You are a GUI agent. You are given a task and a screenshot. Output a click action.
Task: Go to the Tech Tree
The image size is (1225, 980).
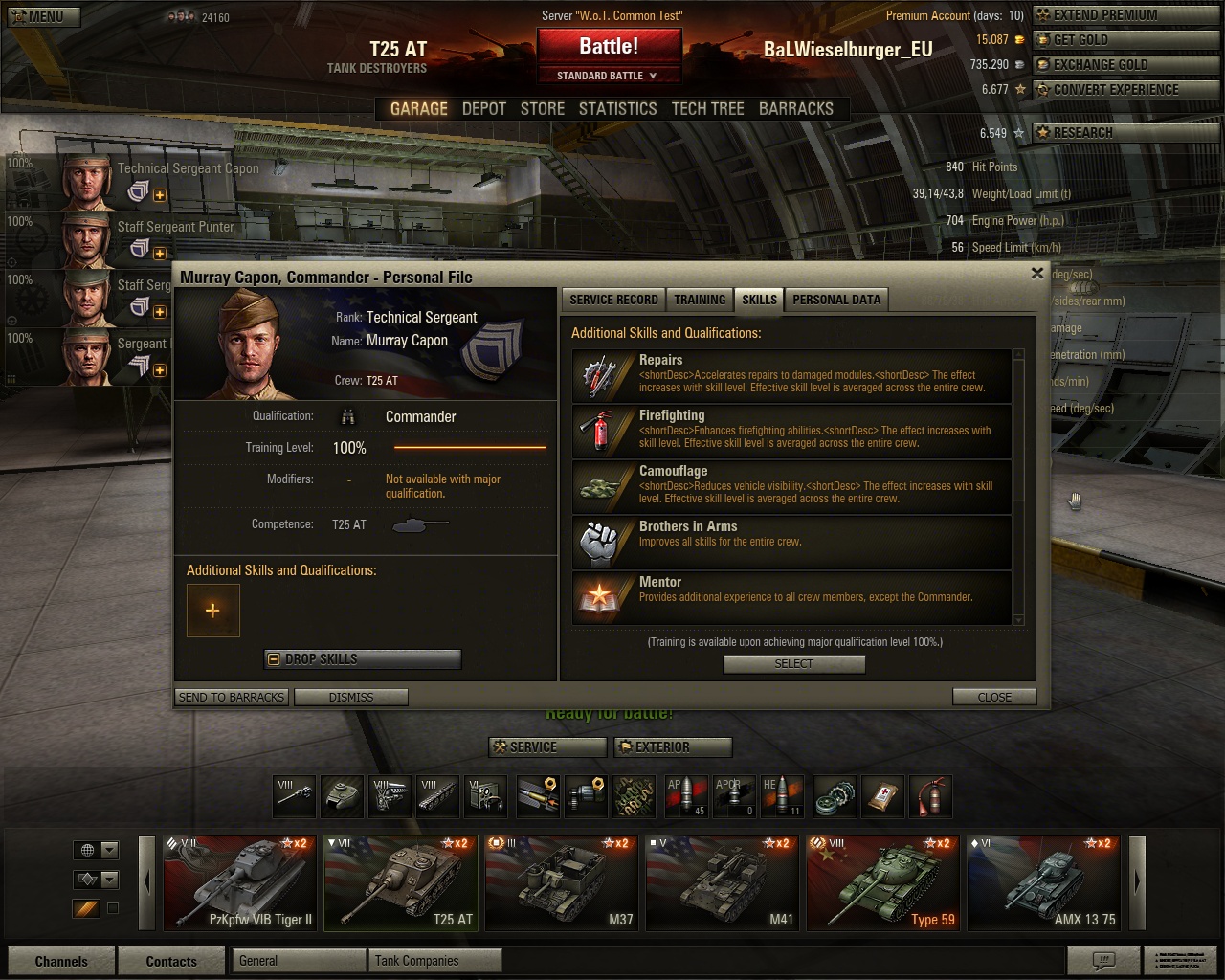click(707, 109)
